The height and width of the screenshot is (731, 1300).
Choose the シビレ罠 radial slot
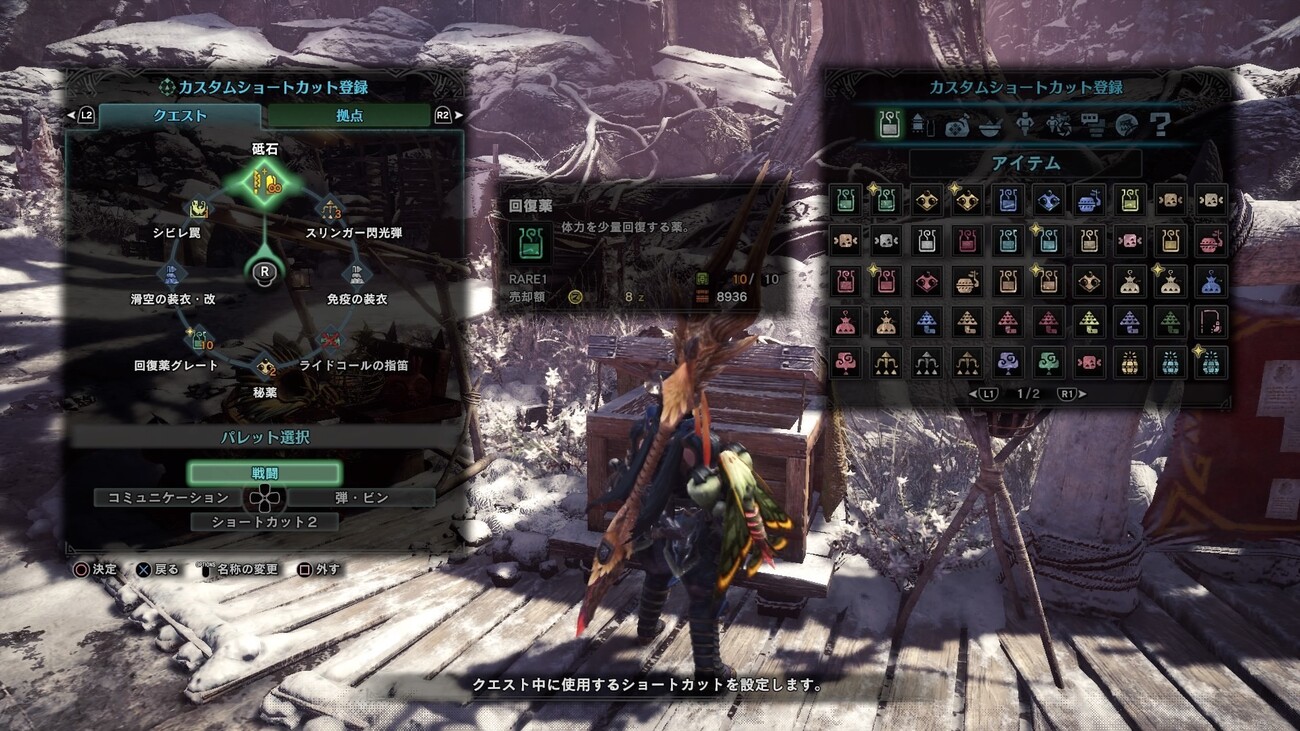(x=199, y=210)
